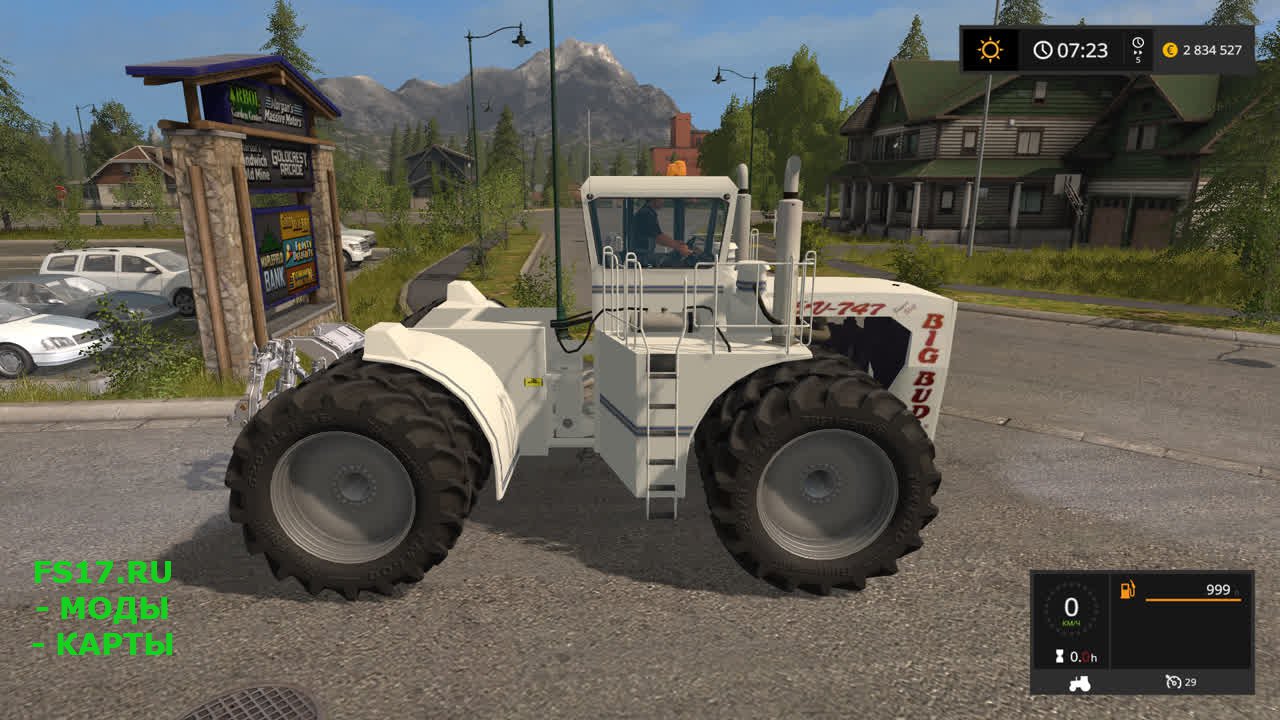Screen dimensions: 1280x720
Task: Click the euro coin money icon
Action: click(1169, 50)
